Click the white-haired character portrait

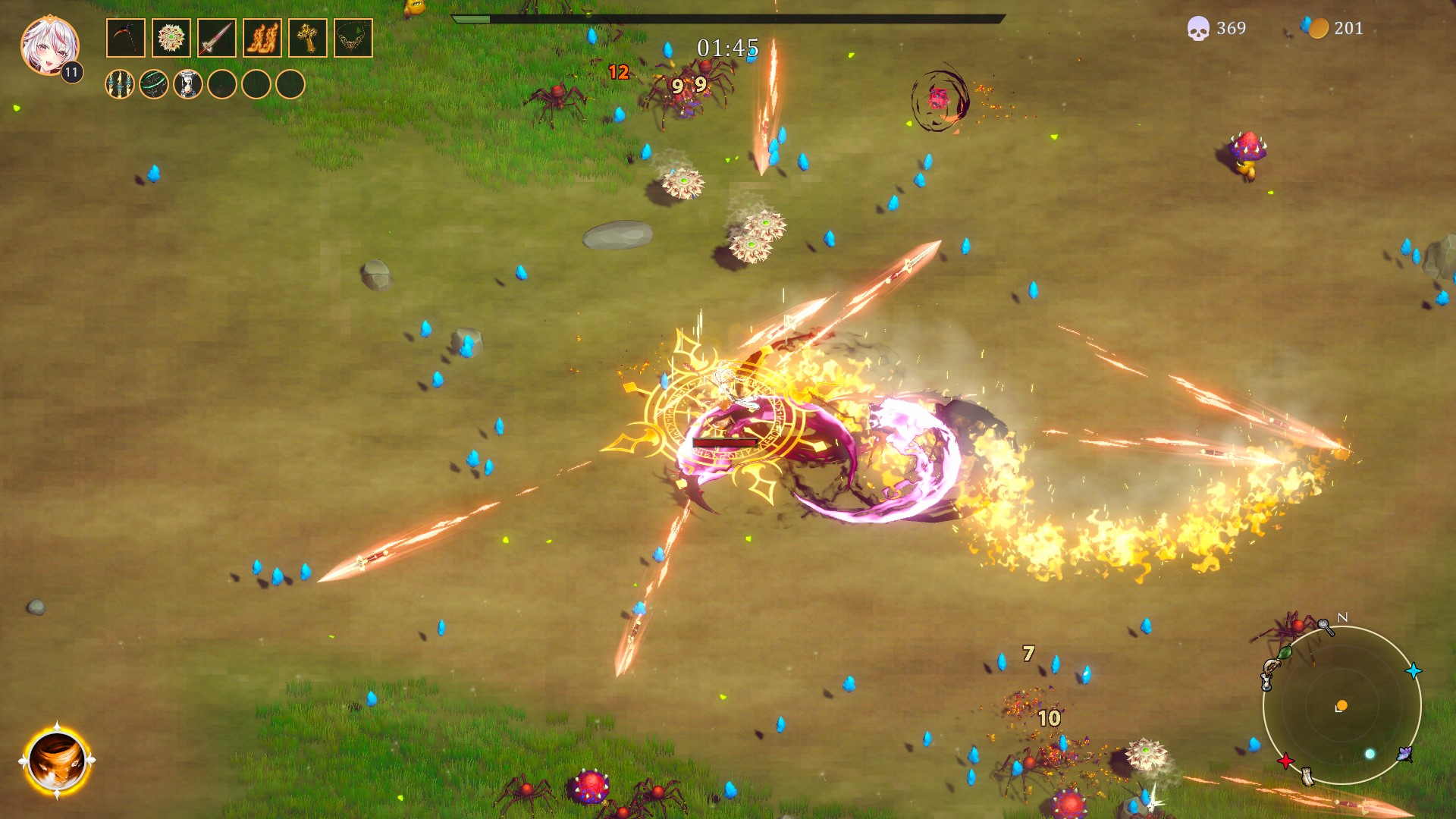(x=49, y=45)
